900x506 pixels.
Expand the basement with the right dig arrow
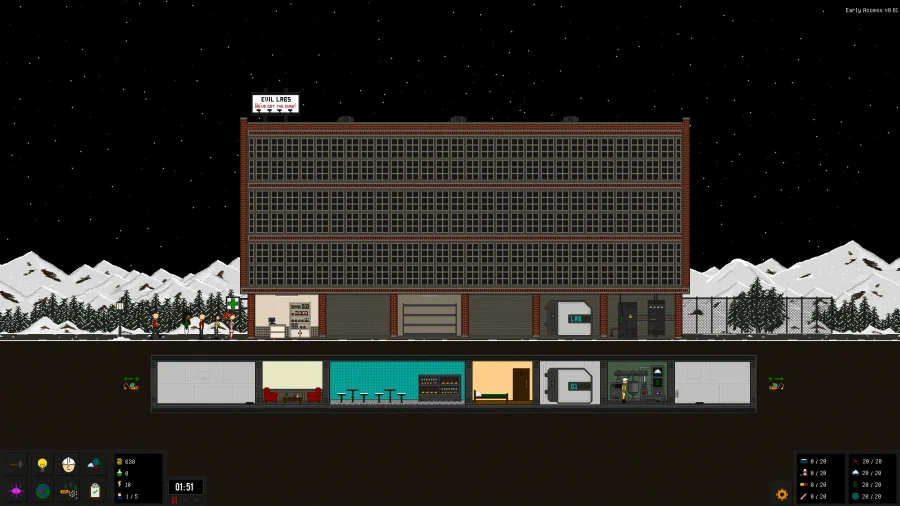point(775,383)
